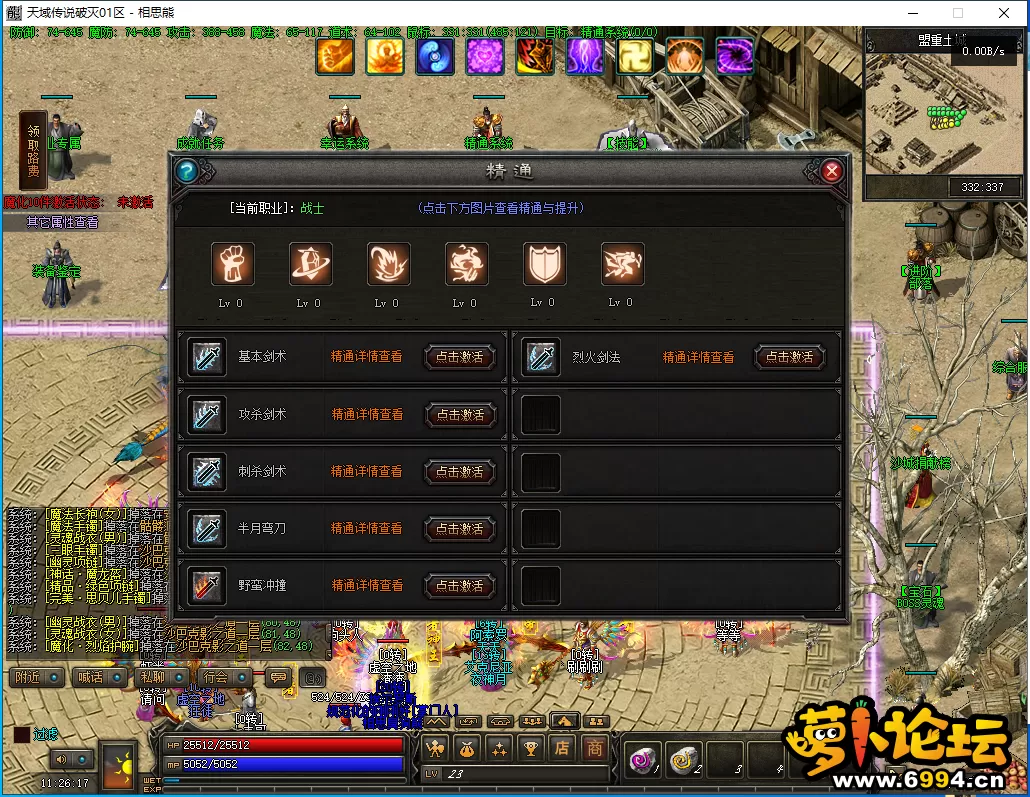Viewport: 1030px width, 797px height.
Task: Activate 烈火剑法 mastery via 点击激活
Action: 790,357
